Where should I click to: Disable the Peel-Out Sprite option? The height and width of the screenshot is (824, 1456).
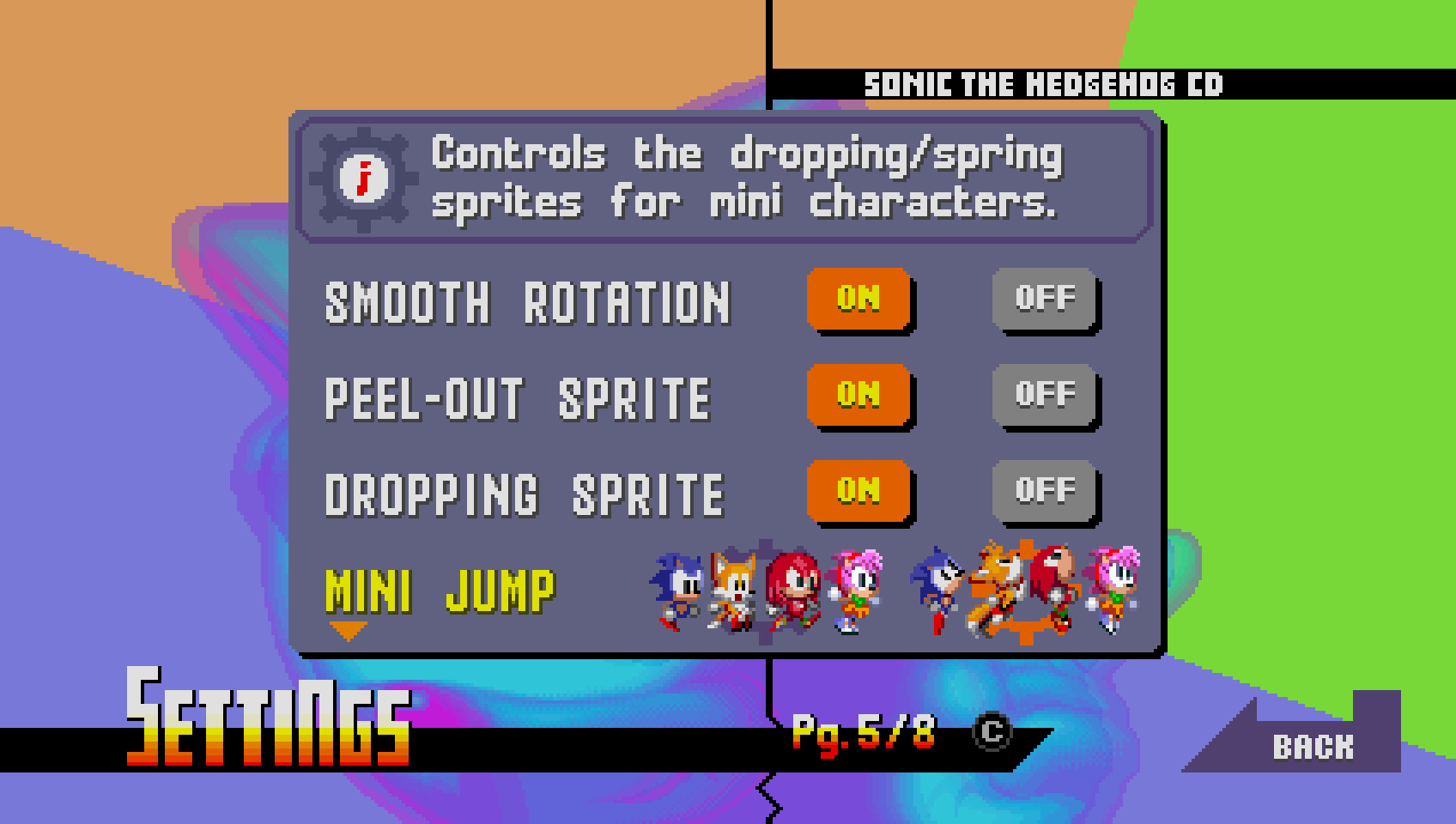[x=1045, y=396]
